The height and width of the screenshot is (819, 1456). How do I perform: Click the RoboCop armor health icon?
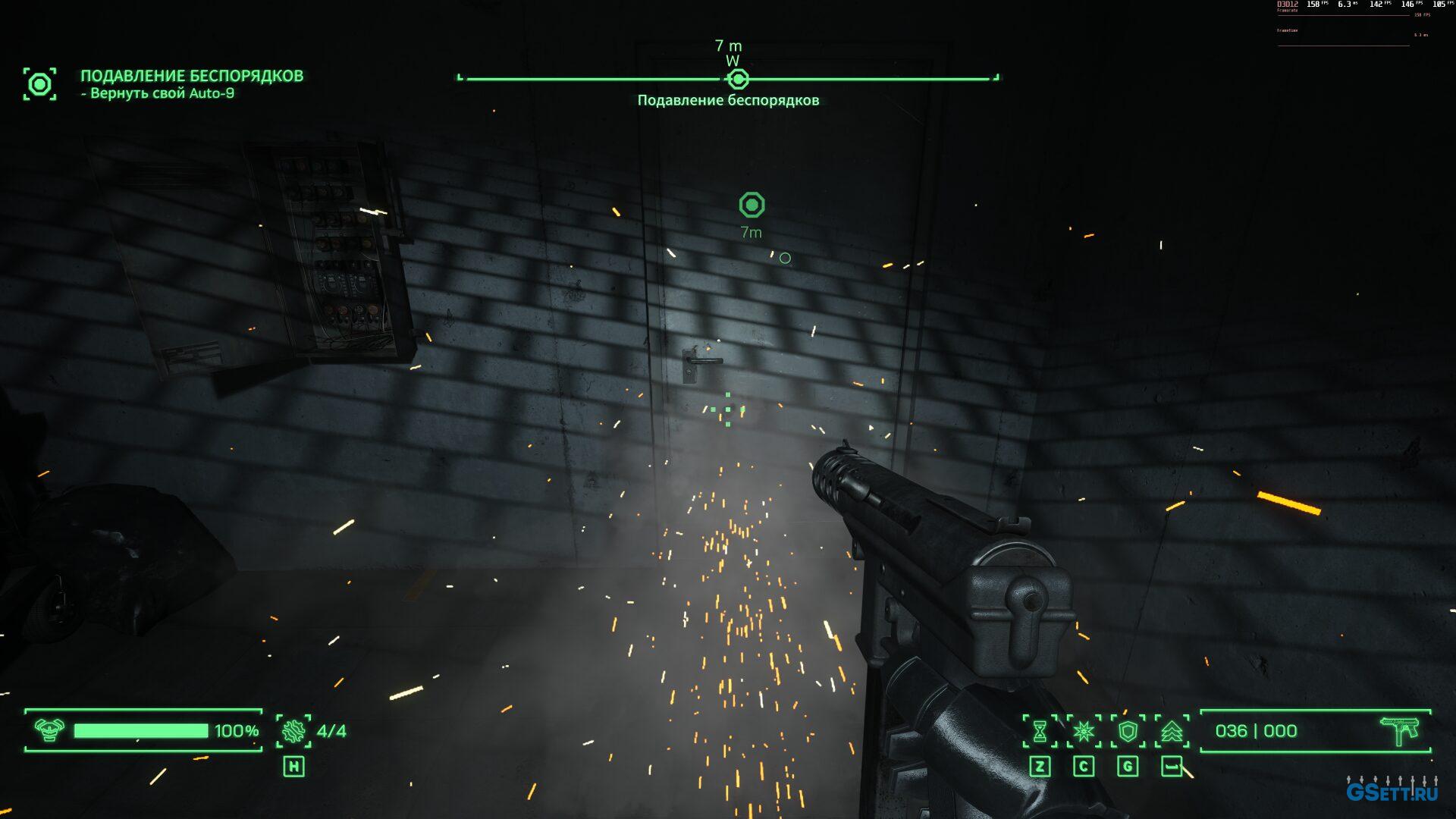click(49, 730)
